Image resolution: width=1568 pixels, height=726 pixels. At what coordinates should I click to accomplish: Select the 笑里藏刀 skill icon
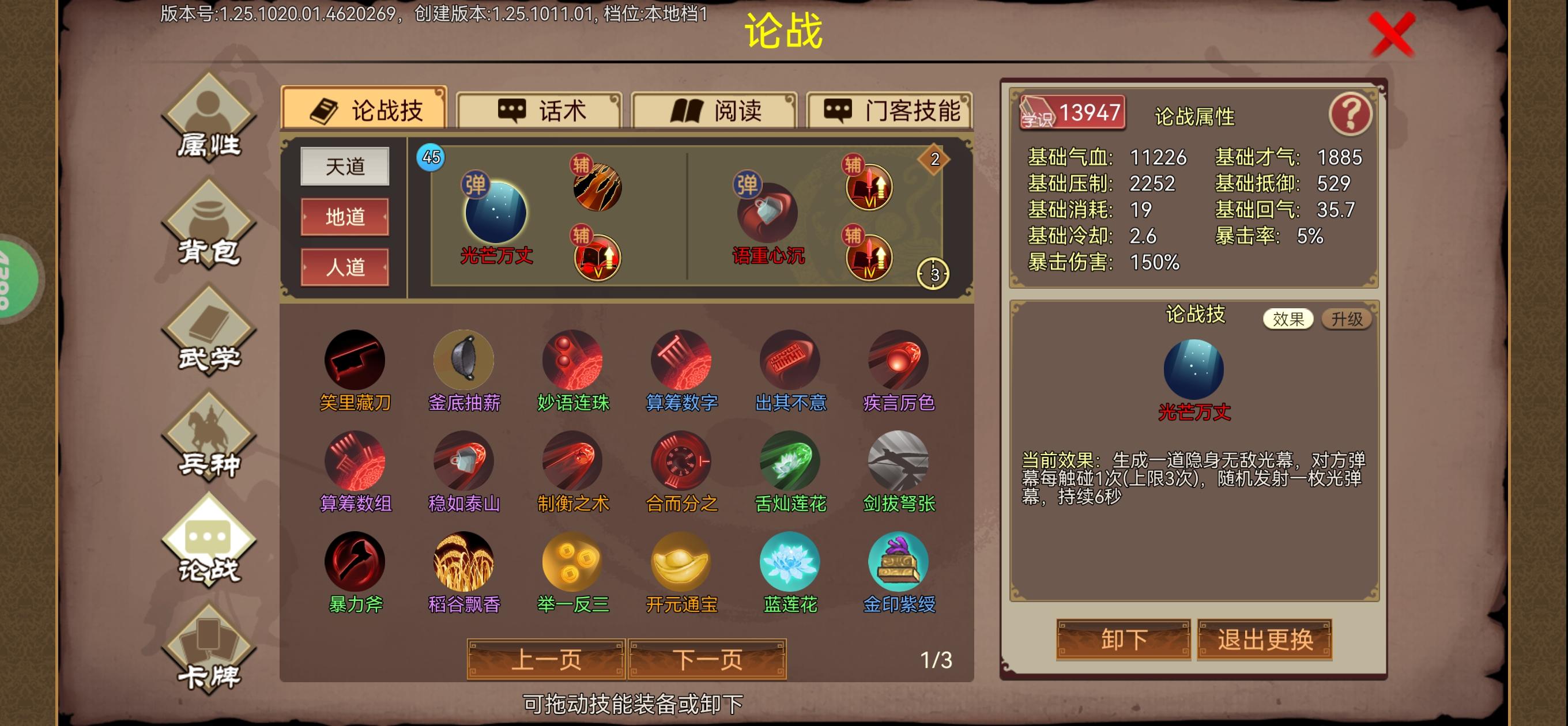point(356,360)
